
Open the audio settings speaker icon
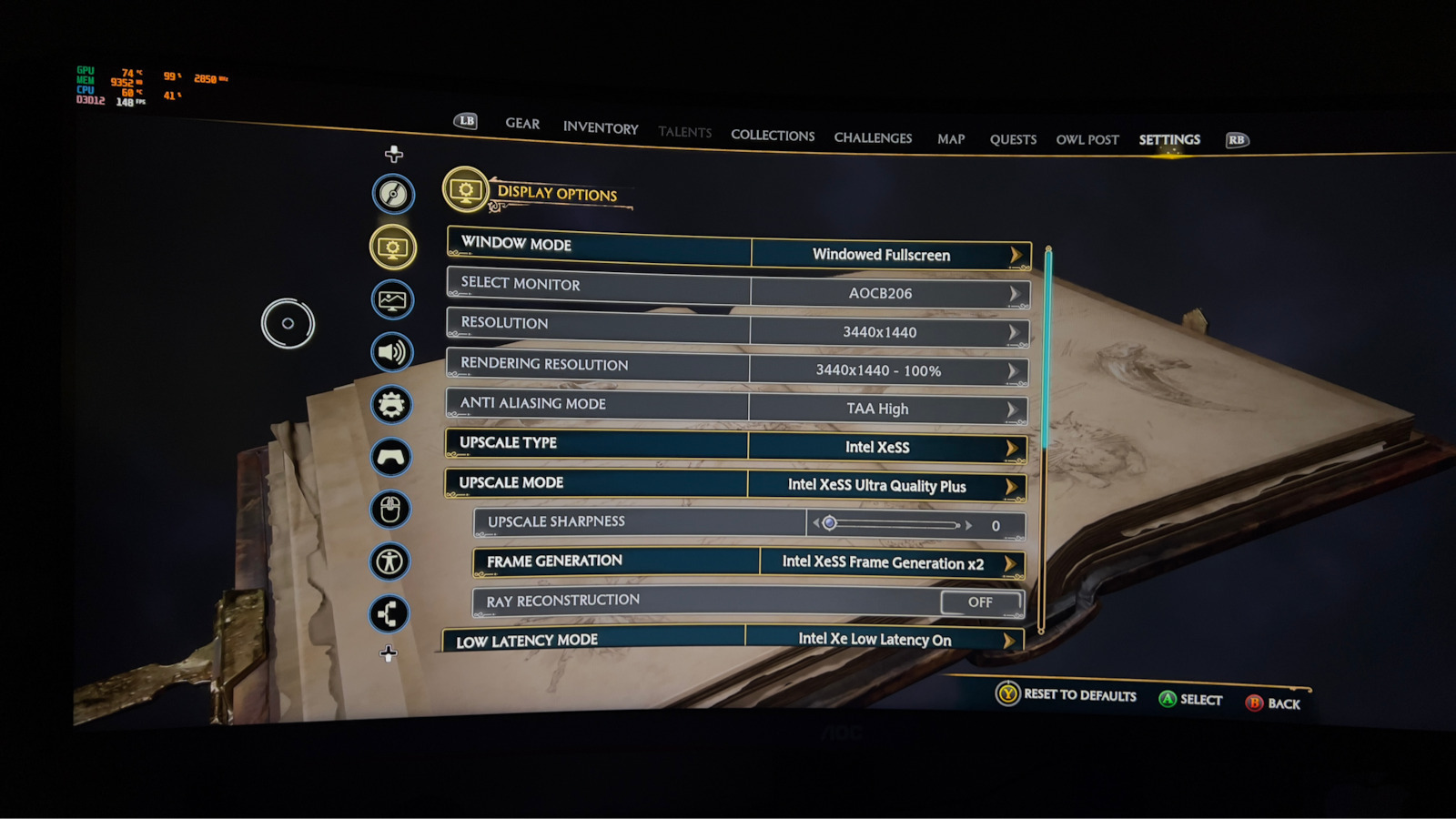(392, 352)
